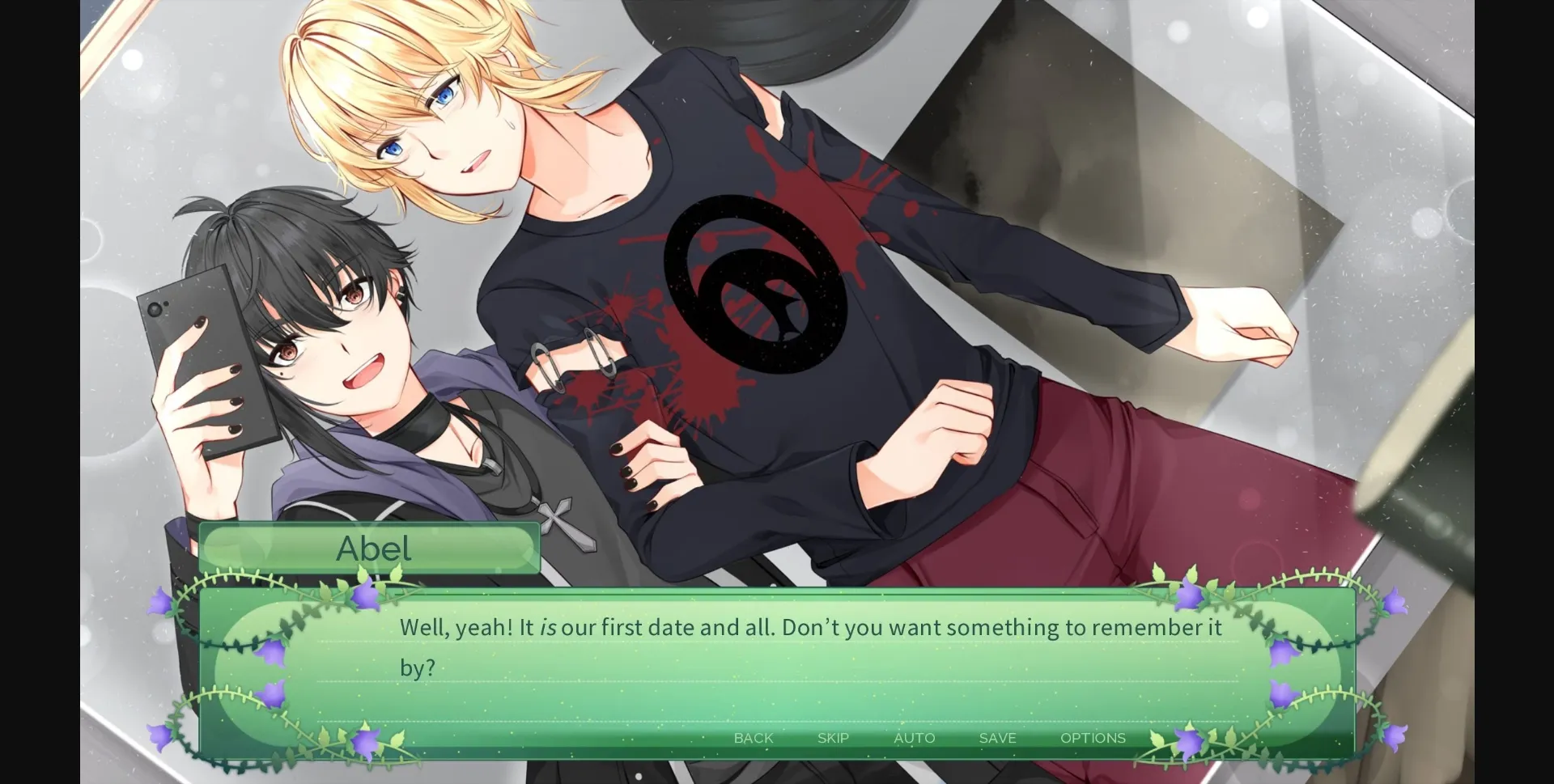Viewport: 1554px width, 784px height.
Task: Open the SAVE screen
Action: (x=996, y=738)
